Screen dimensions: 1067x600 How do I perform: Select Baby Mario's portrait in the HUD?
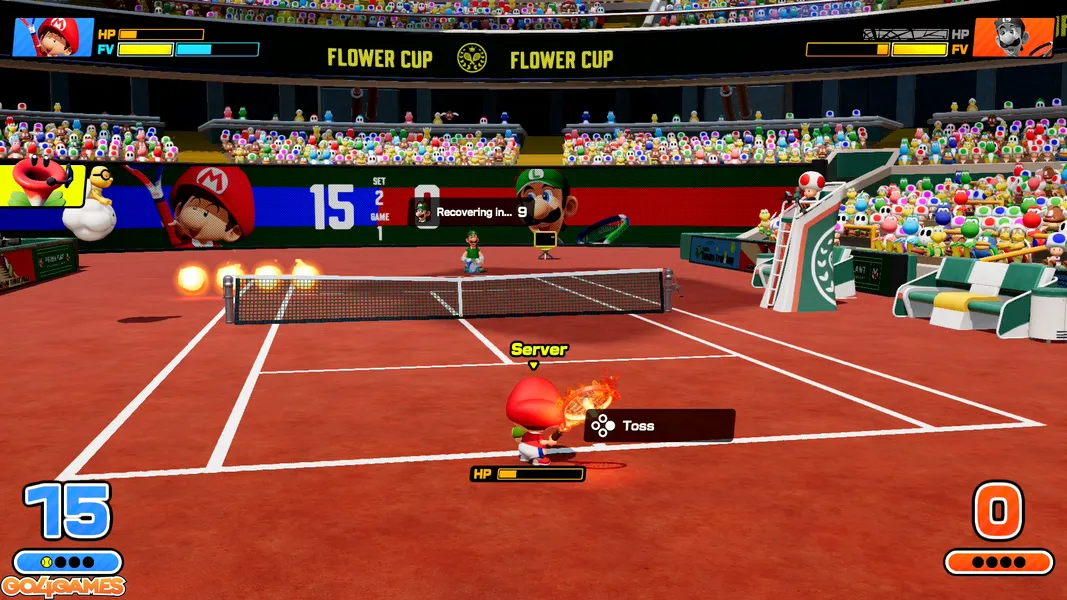click(52, 37)
